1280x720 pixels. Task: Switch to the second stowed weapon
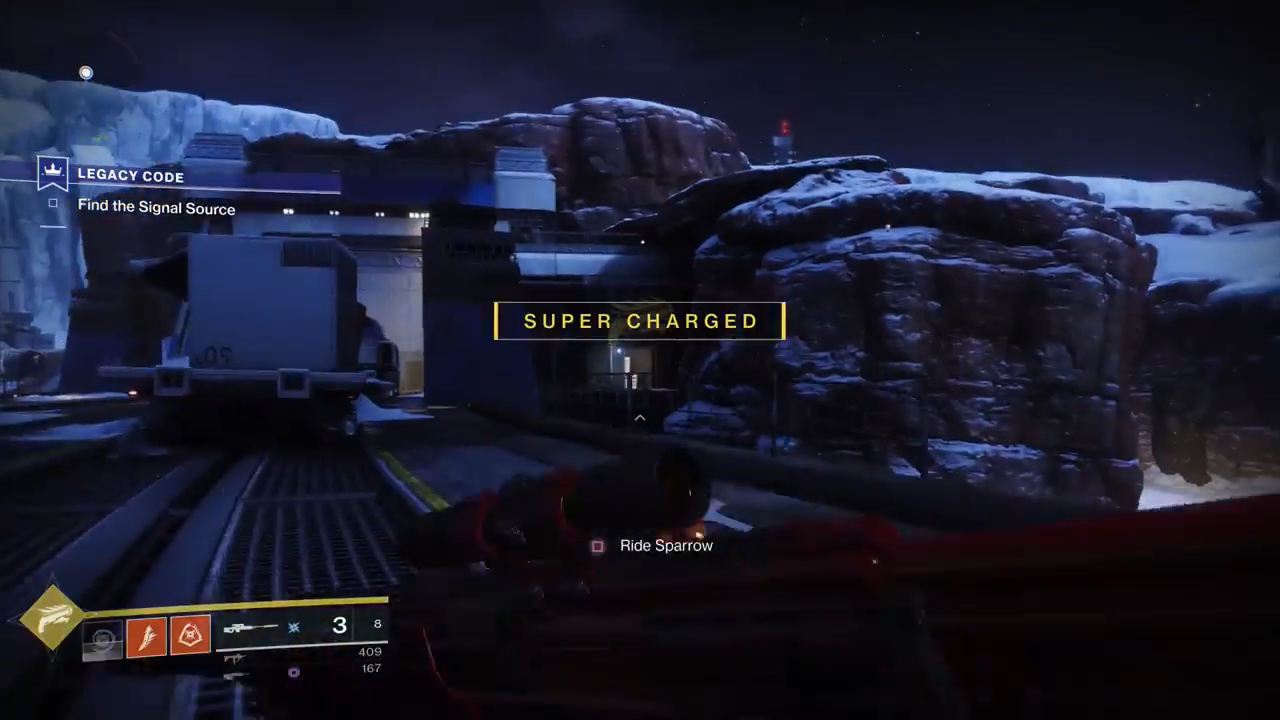pos(235,657)
